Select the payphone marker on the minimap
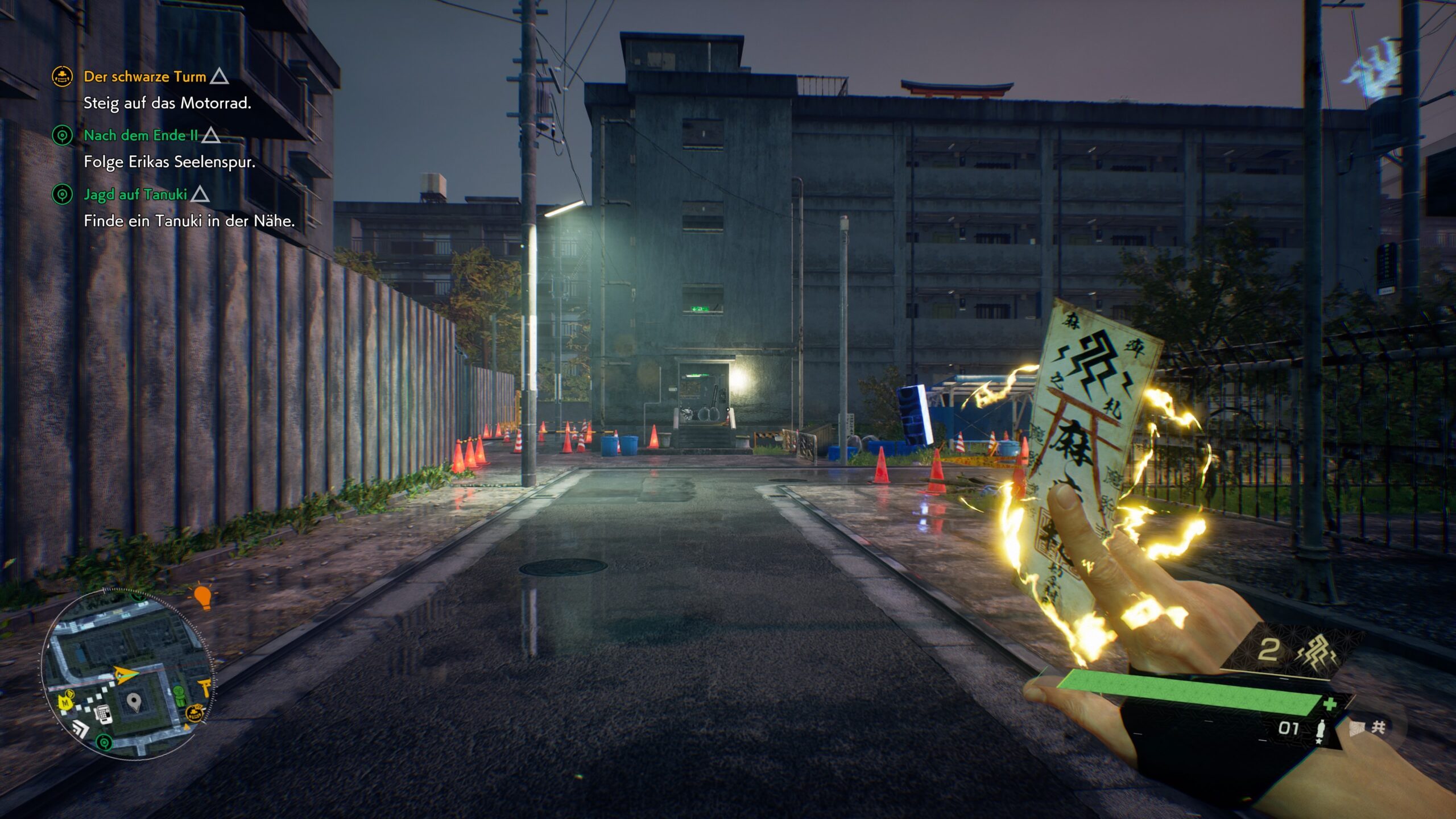The image size is (1456, 819). (x=104, y=713)
